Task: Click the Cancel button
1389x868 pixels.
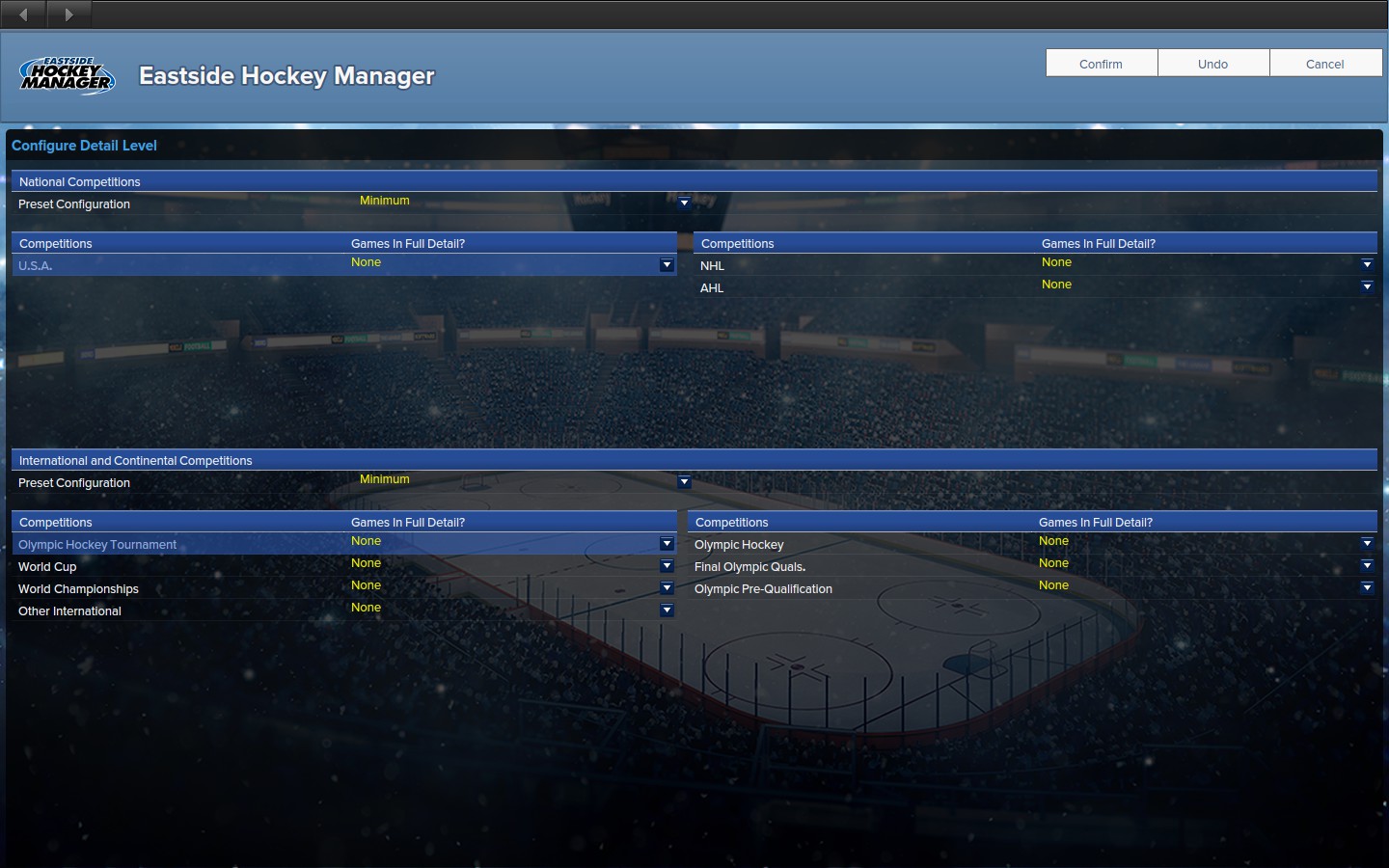Action: [1324, 63]
